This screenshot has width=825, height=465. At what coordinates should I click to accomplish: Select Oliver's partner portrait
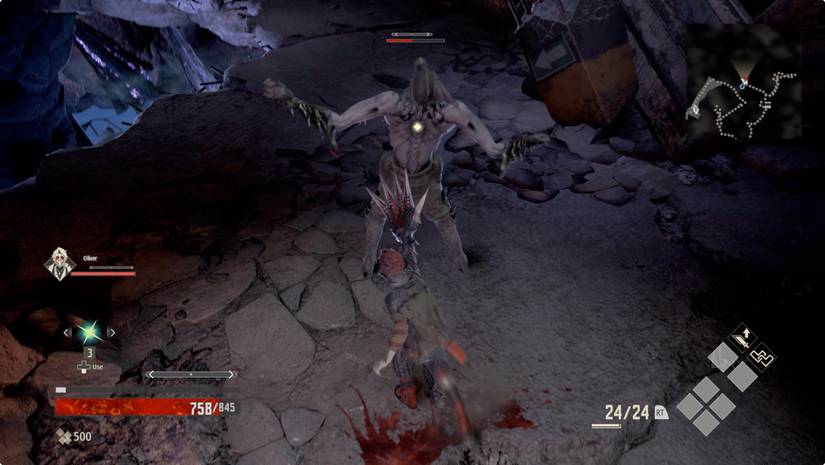click(57, 264)
